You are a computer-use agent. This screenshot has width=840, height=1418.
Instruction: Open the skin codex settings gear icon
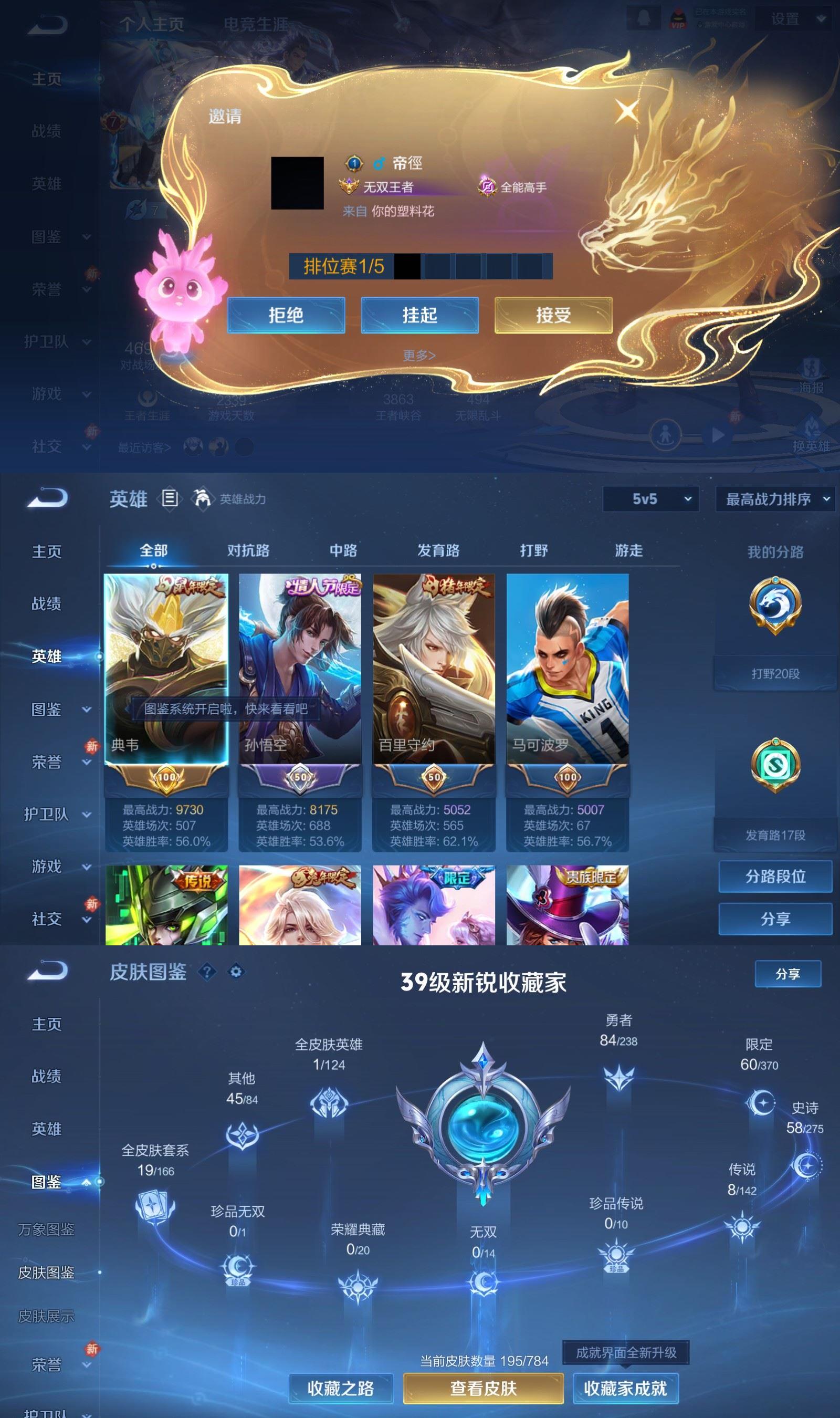pyautogui.click(x=237, y=972)
